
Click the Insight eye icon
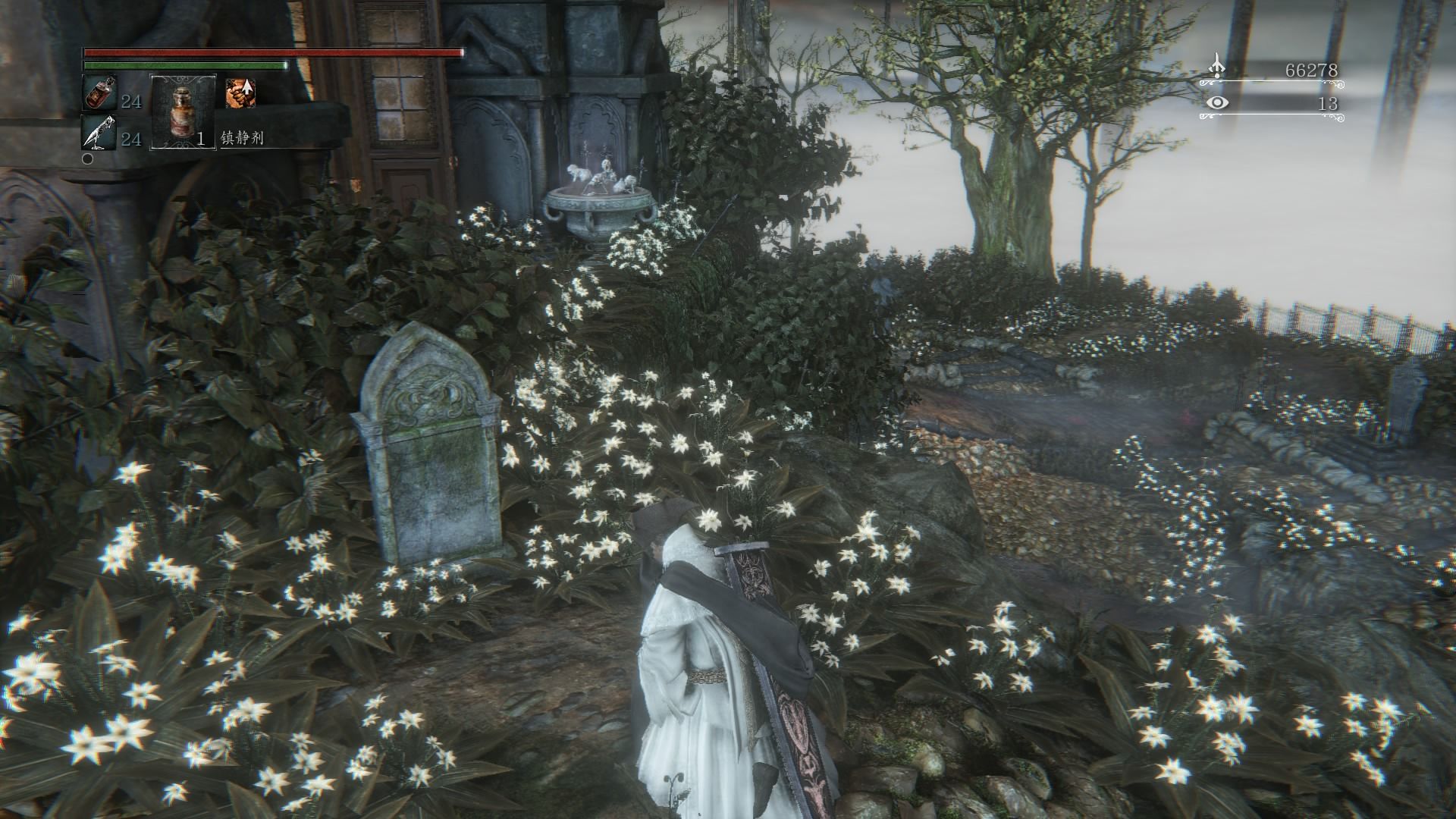tap(1216, 102)
